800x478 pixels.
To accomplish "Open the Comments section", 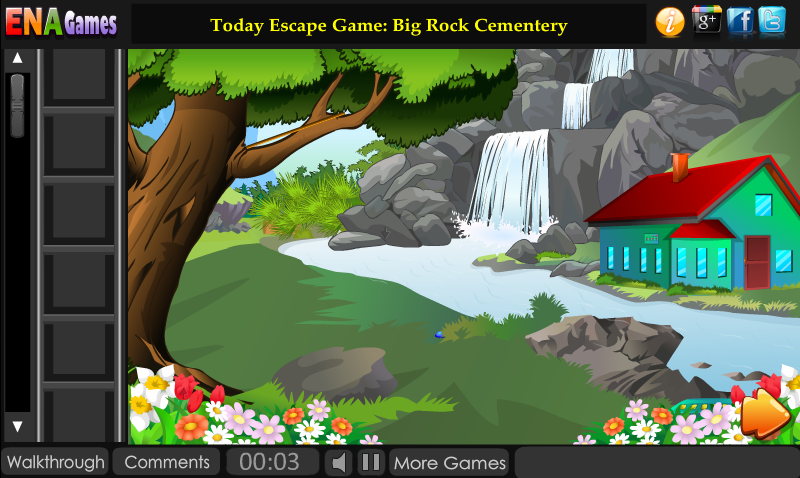I will click(x=167, y=462).
